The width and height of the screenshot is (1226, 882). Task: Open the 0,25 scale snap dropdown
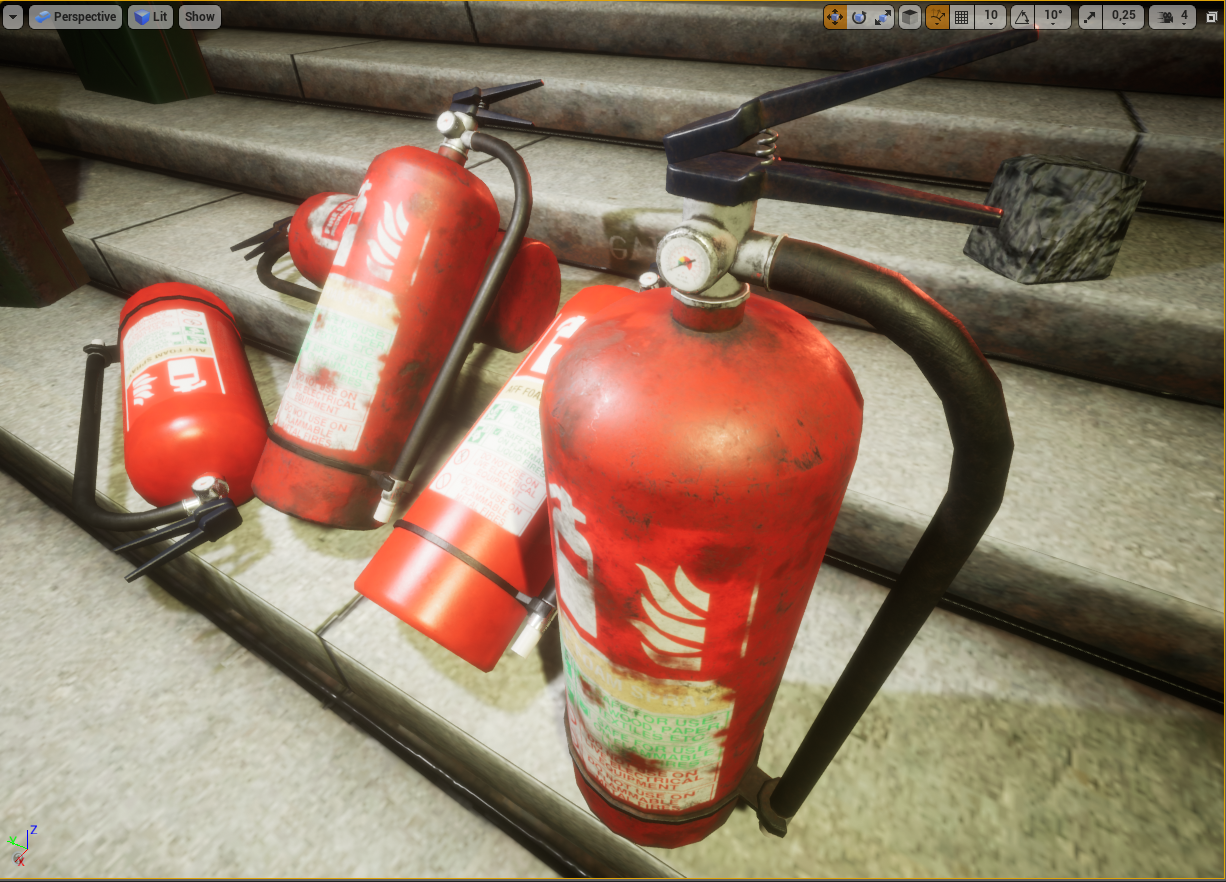tap(1124, 17)
